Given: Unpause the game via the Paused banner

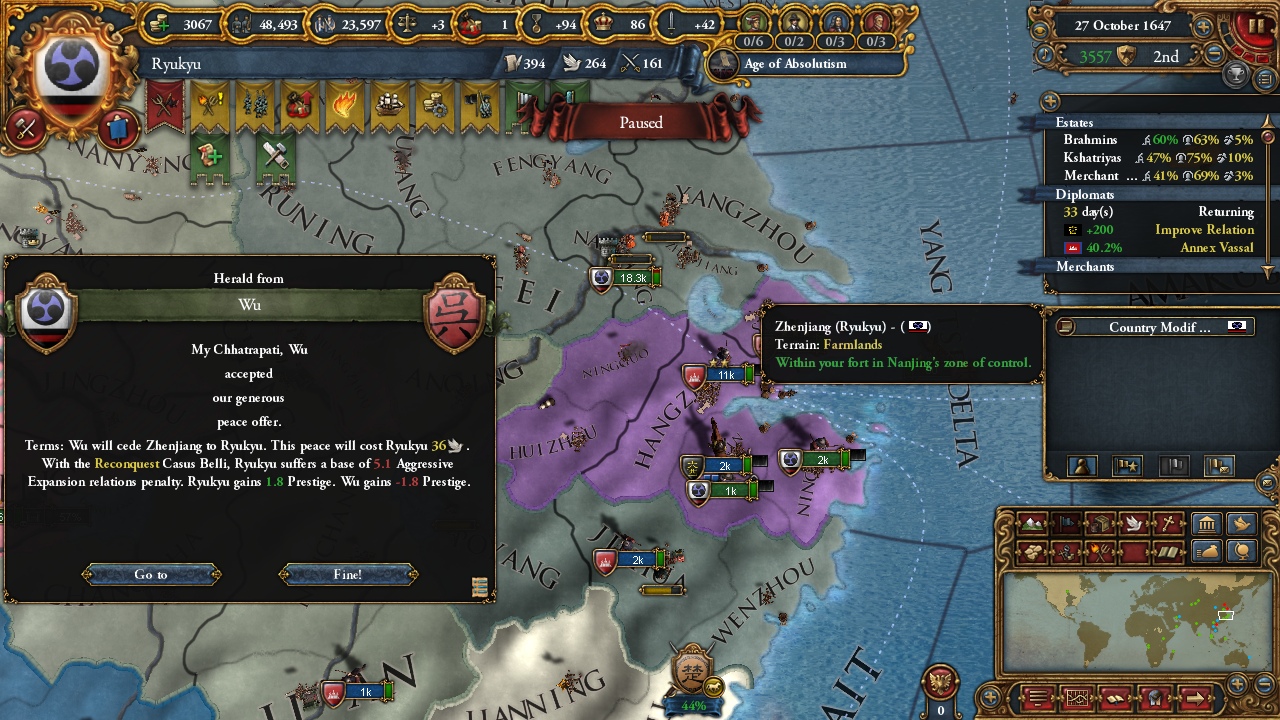Looking at the screenshot, I should pyautogui.click(x=640, y=122).
